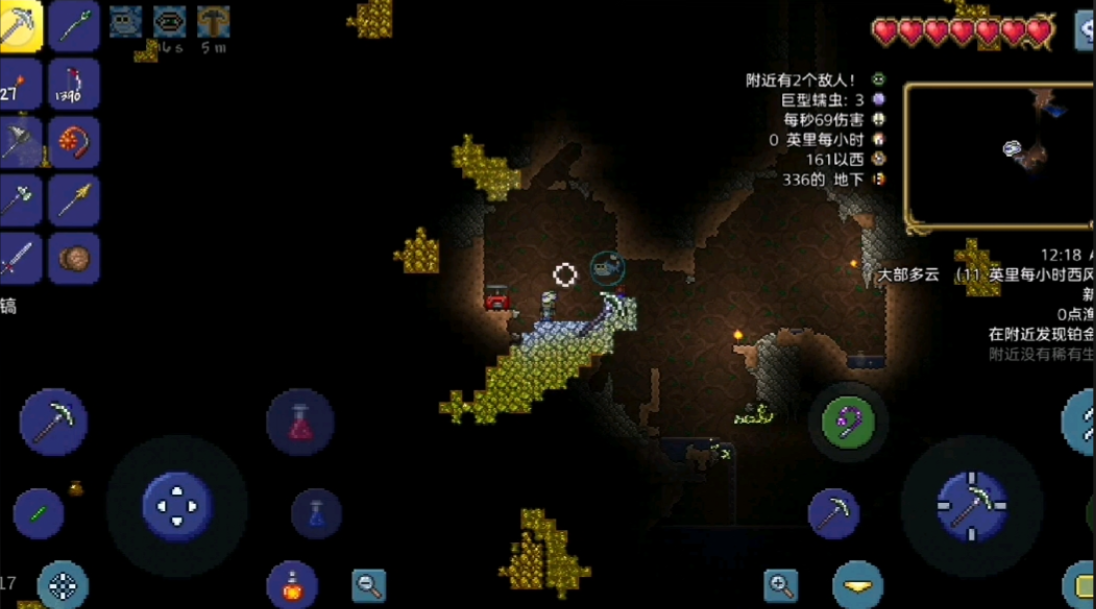Select the torch slot showing 27
Screen dimensions: 1096x609
(20, 84)
